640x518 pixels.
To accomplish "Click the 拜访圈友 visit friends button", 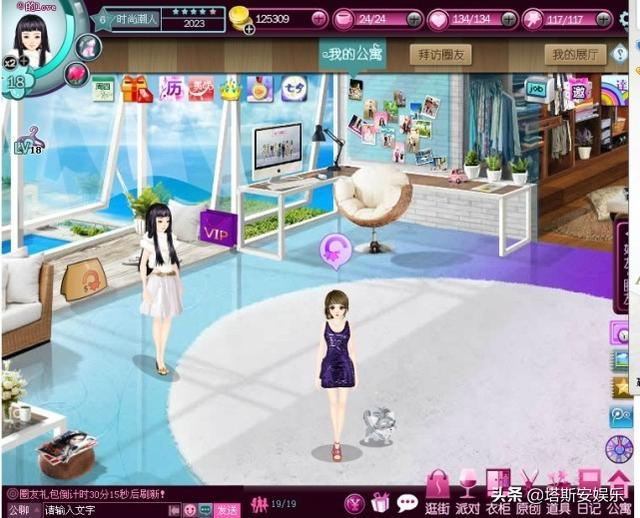I will click(440, 55).
